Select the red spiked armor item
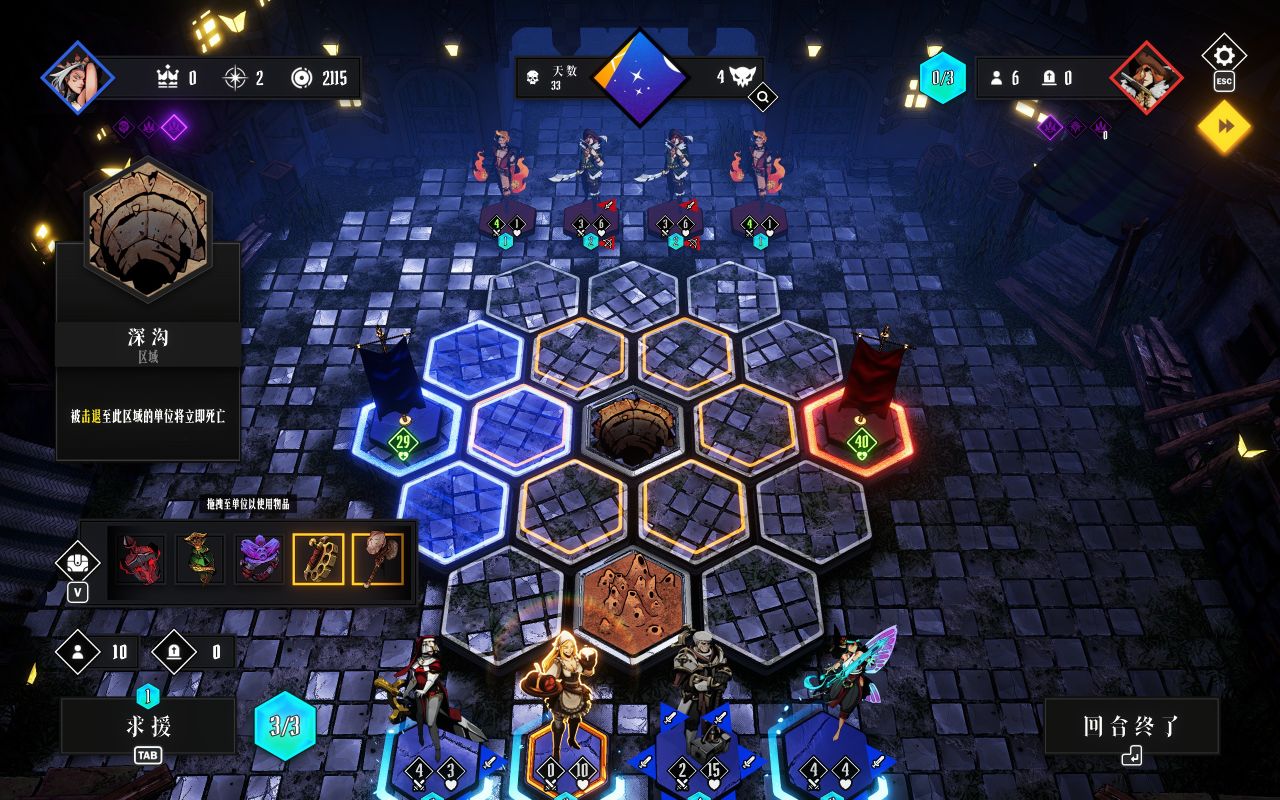 pos(141,559)
